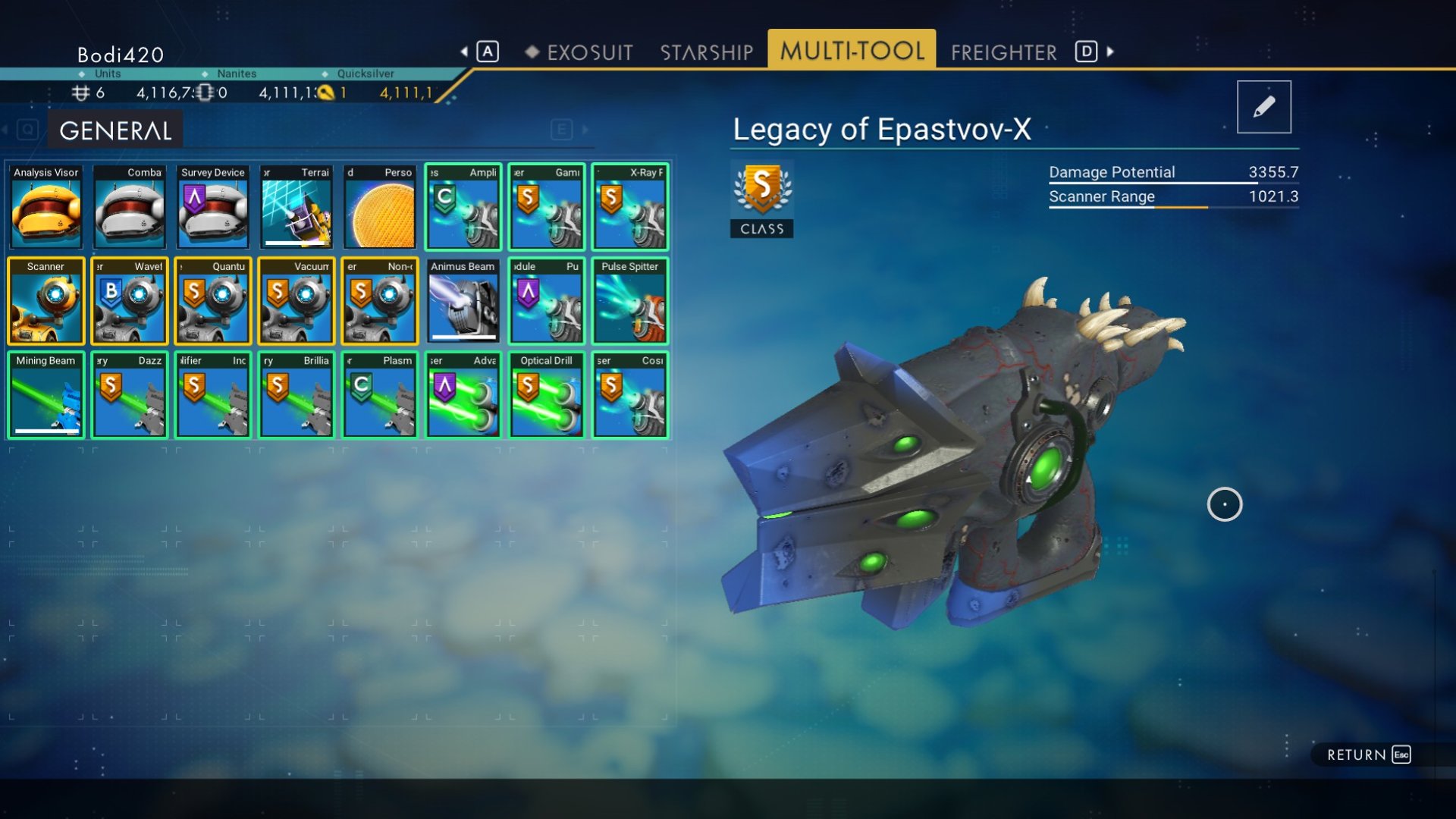Open the Starship tab
Screen dimensions: 1456x819
[706, 52]
